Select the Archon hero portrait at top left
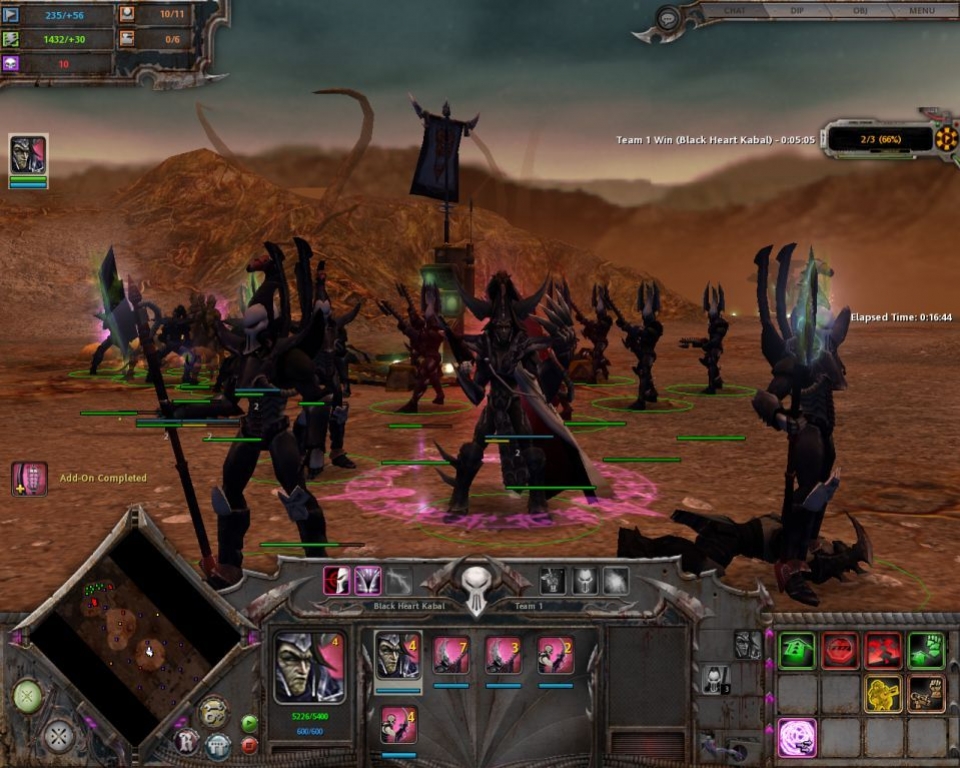Image resolution: width=960 pixels, height=768 pixels. click(x=28, y=155)
